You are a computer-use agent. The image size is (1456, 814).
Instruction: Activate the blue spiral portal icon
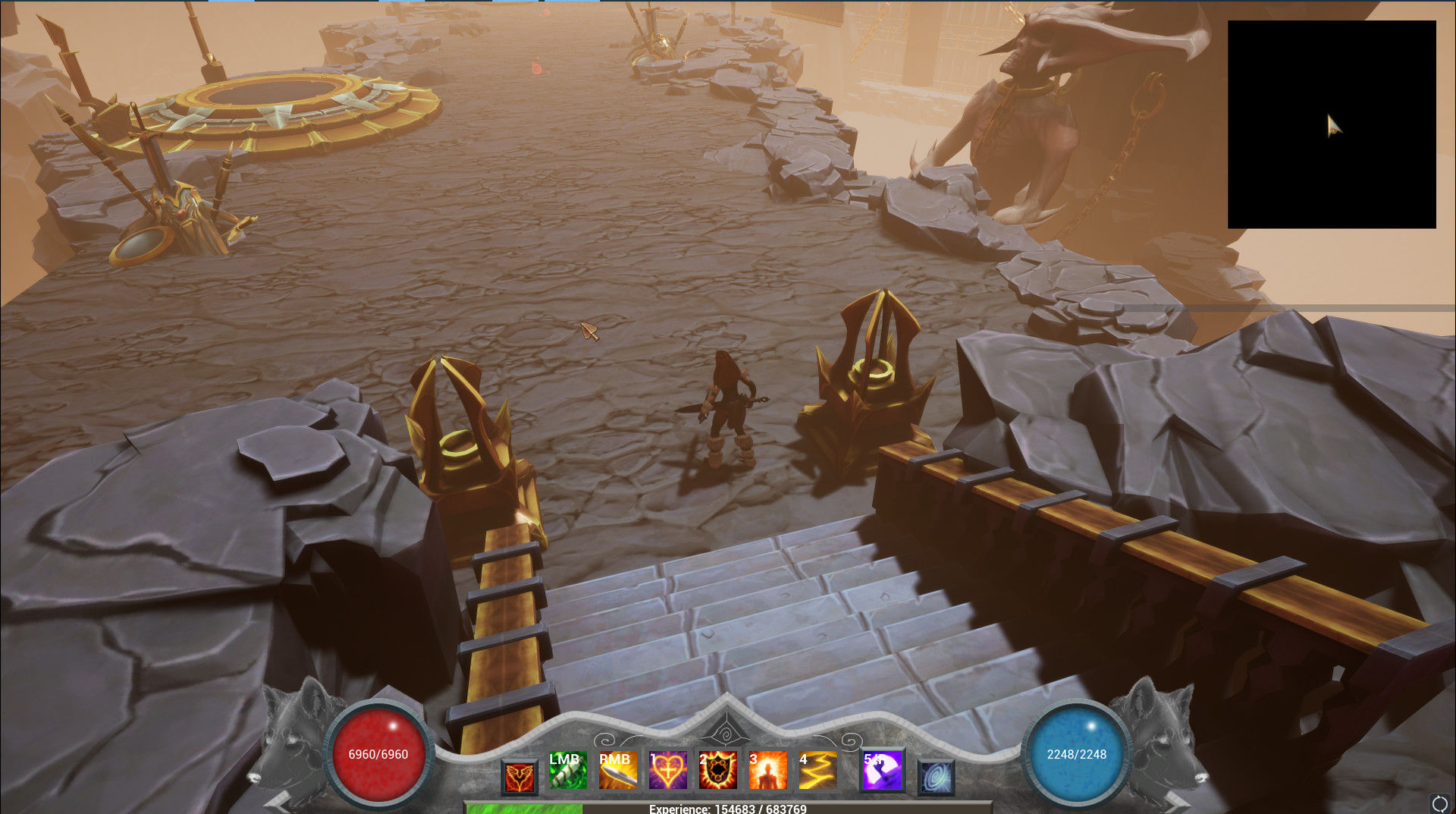click(x=936, y=778)
